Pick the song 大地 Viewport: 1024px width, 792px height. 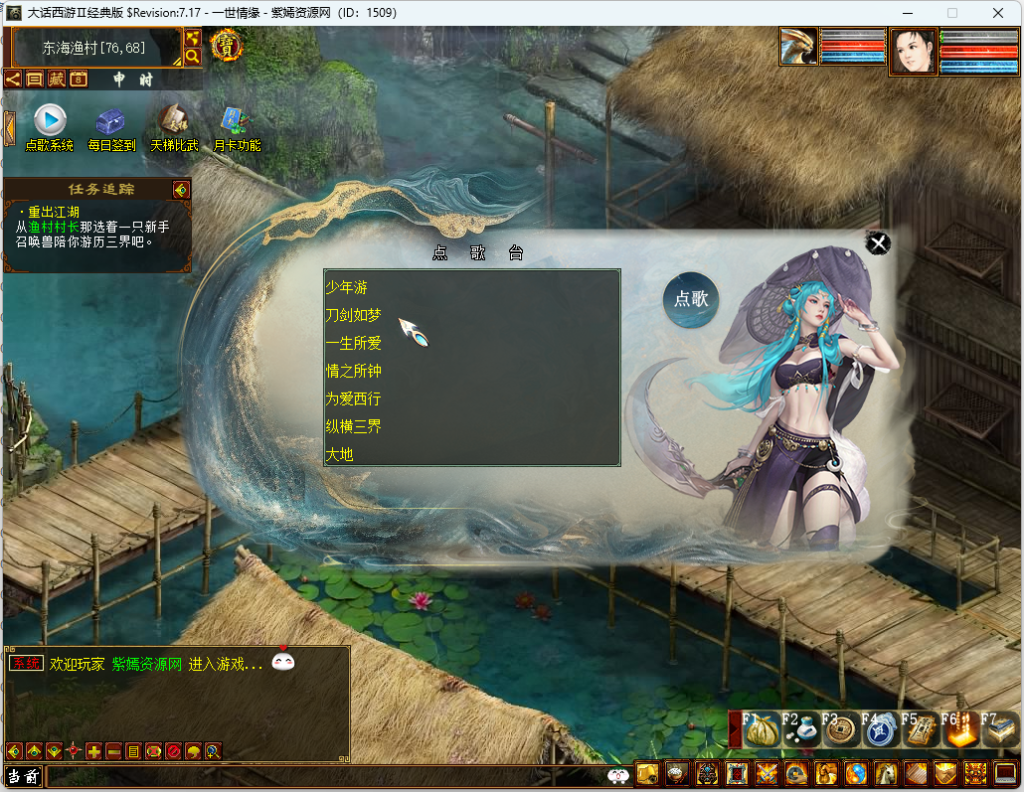click(340, 455)
